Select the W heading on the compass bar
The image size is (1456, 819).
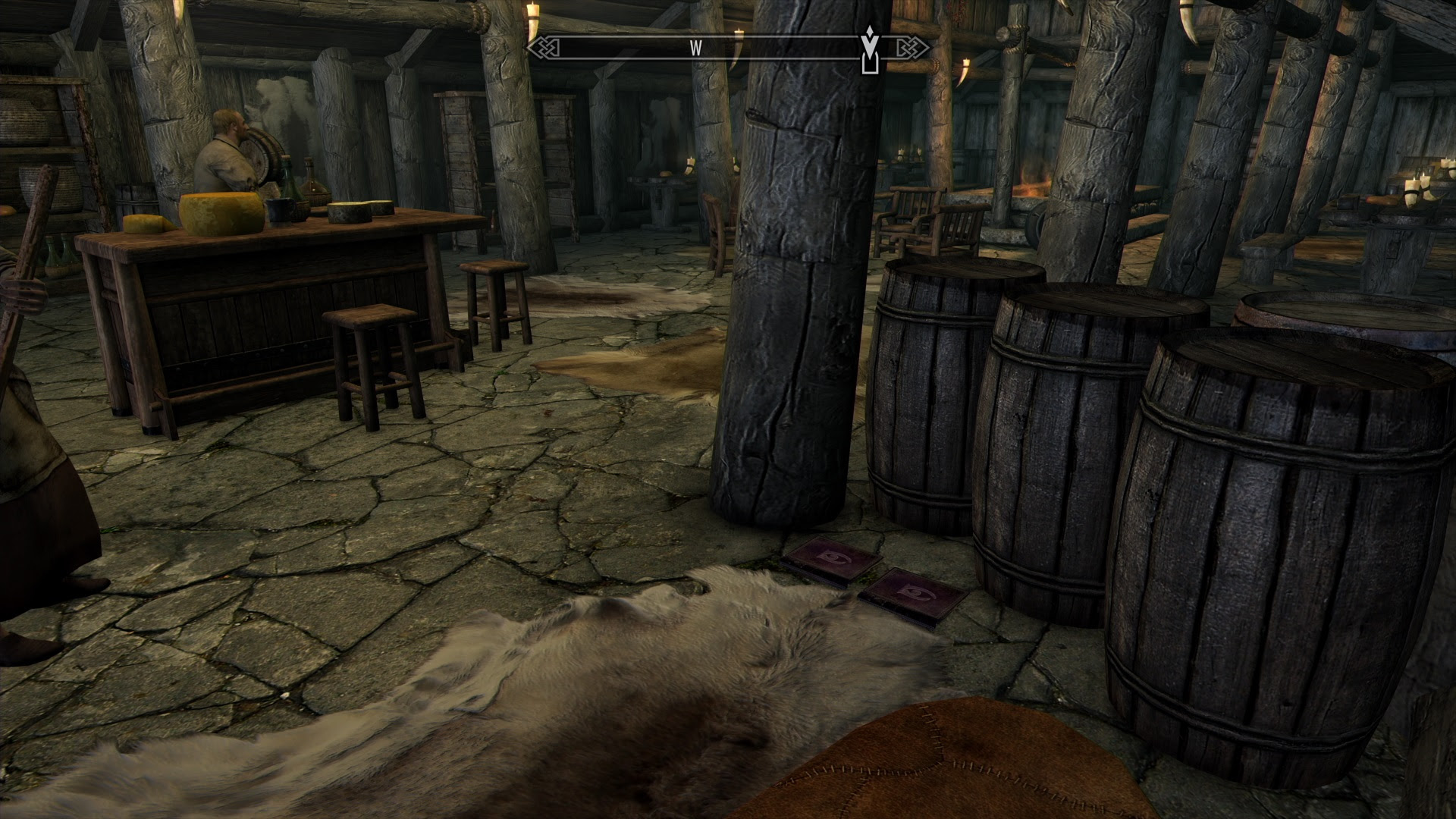[x=695, y=49]
